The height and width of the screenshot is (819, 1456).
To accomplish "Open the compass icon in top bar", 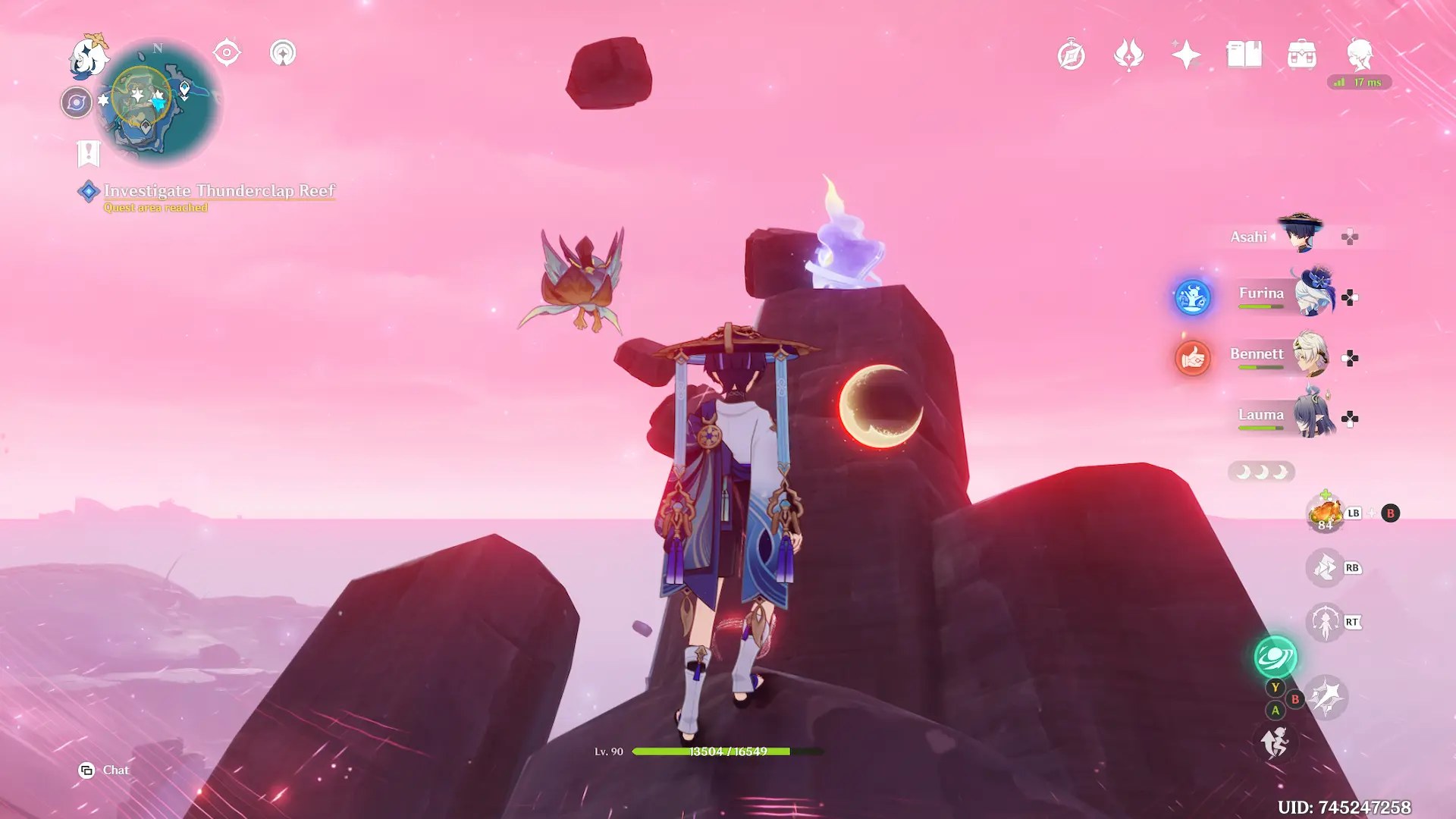I will click(x=1071, y=55).
